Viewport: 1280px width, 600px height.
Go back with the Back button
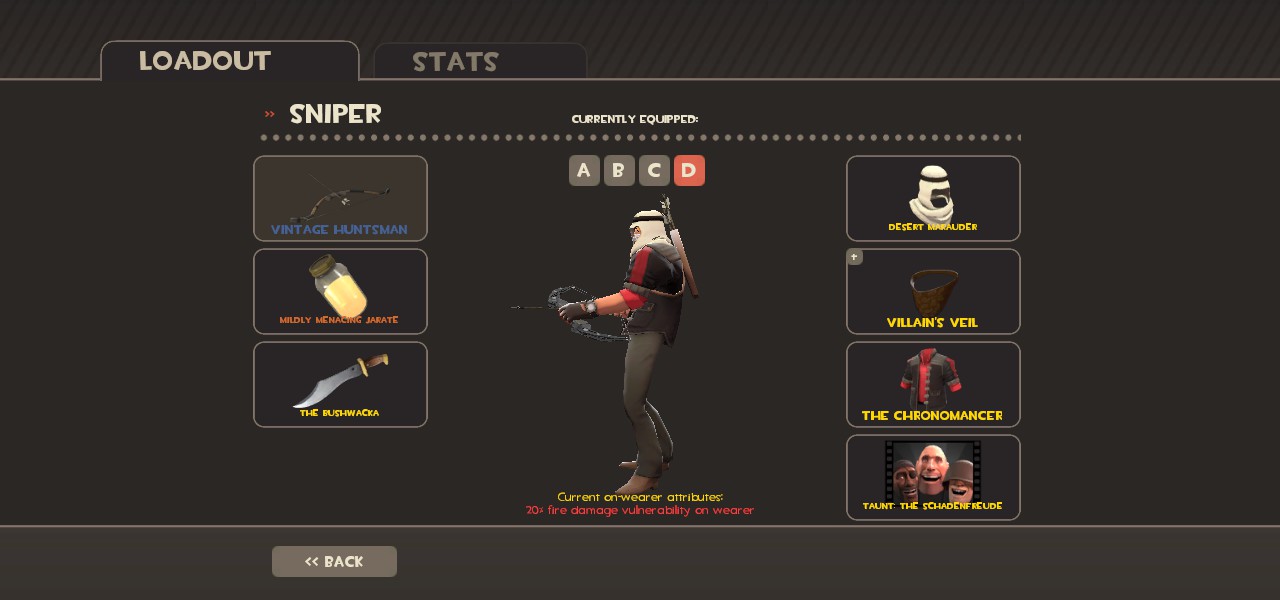point(334,561)
